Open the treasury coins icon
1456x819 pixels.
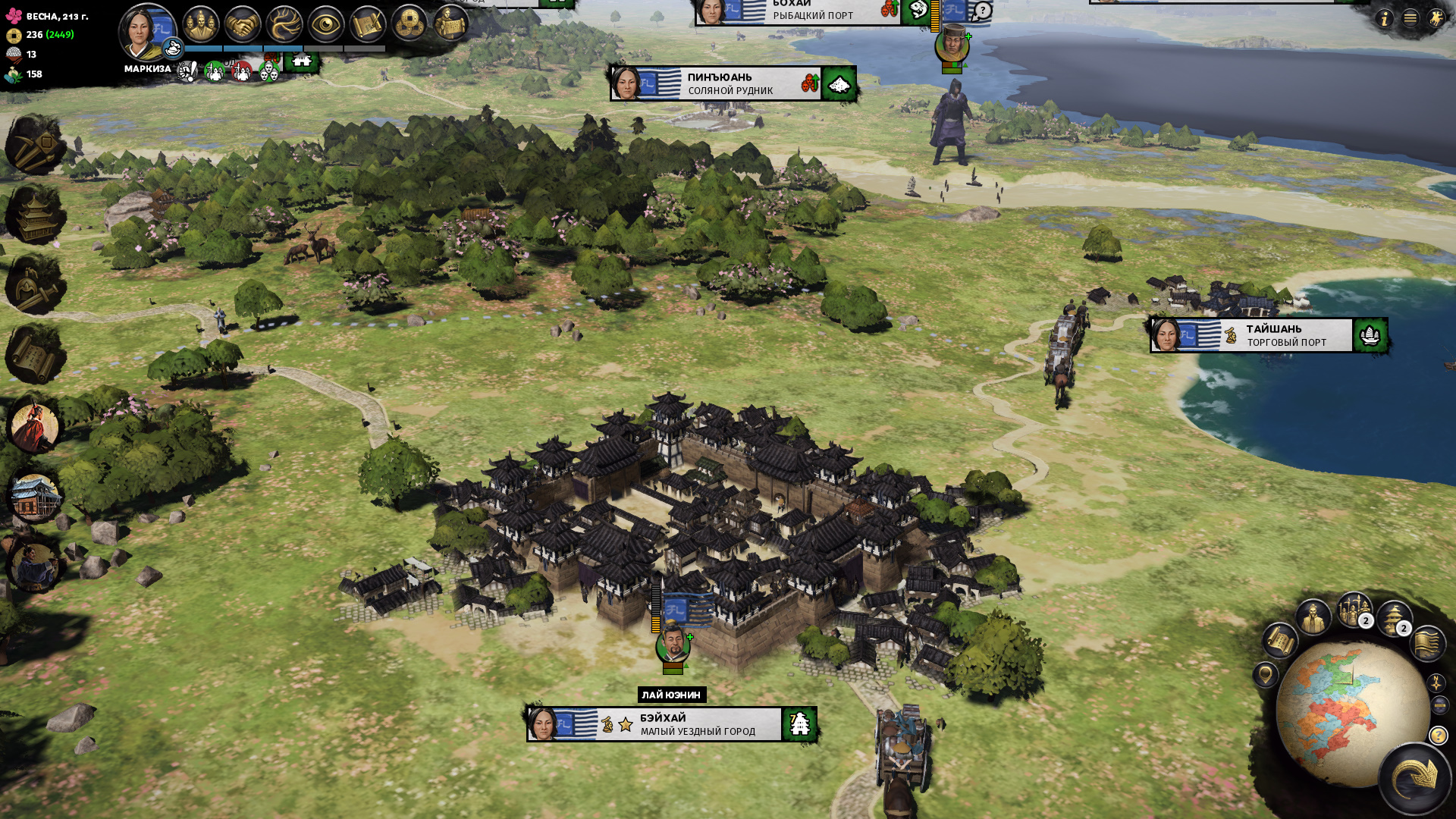pos(409,25)
